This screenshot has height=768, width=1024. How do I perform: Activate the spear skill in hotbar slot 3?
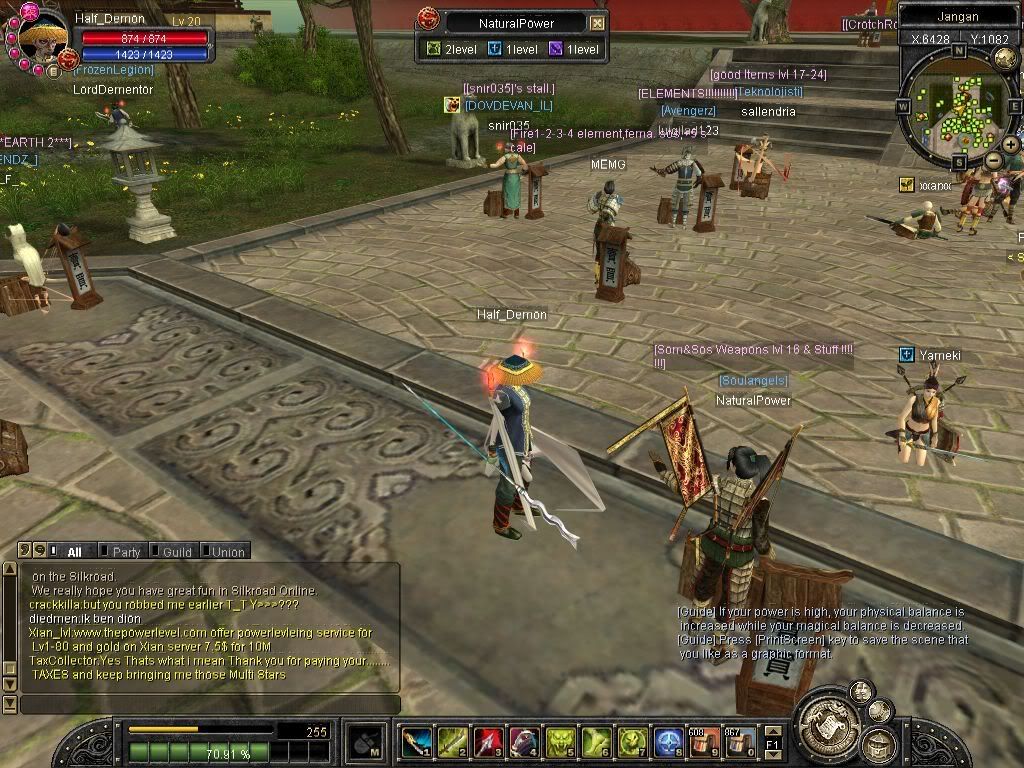[x=486, y=742]
